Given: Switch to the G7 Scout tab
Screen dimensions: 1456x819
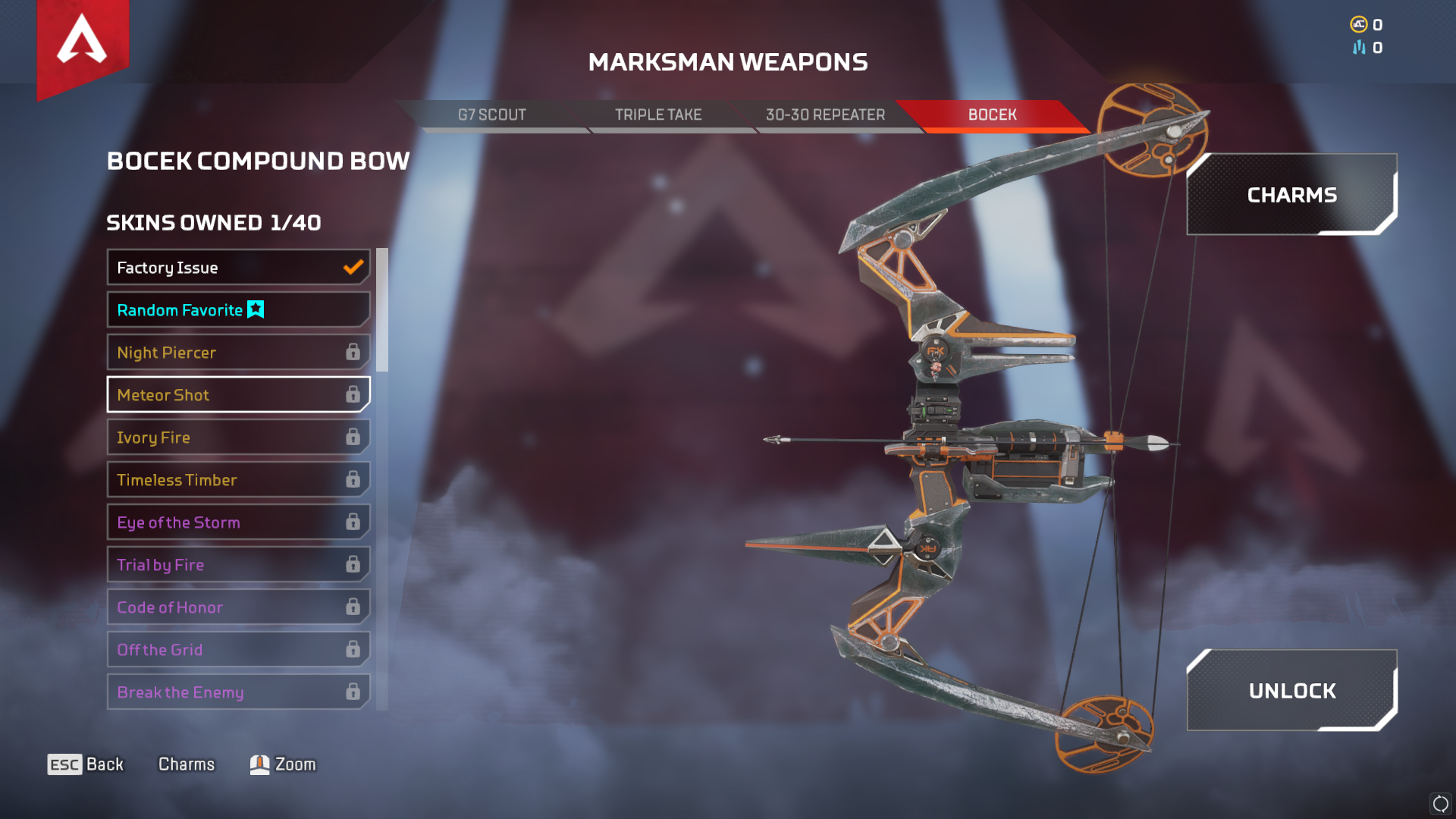Looking at the screenshot, I should pos(493,115).
